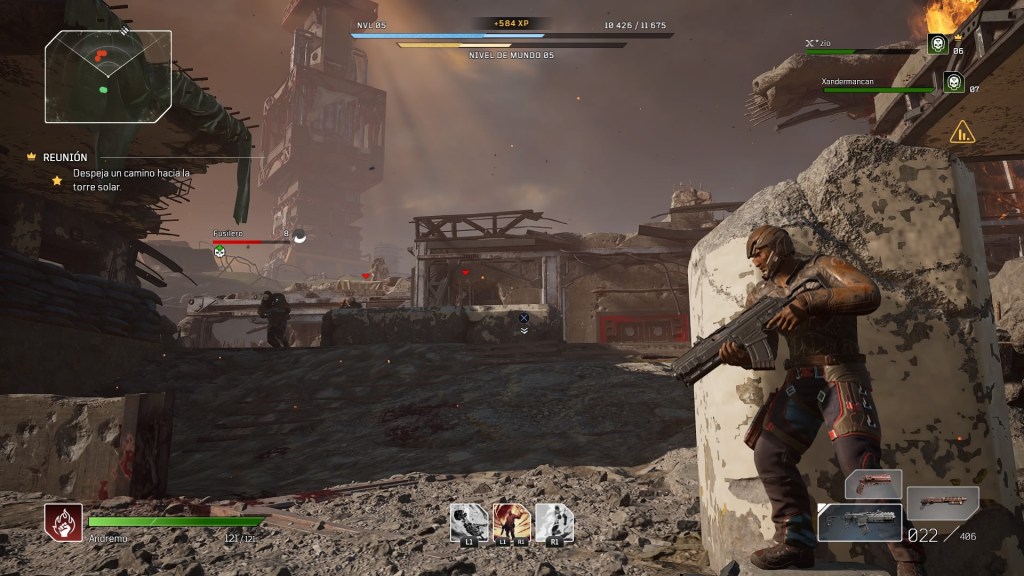Screen dimensions: 1024x576
Task: Click the yellow triangle connection warning icon
Action: point(962,131)
